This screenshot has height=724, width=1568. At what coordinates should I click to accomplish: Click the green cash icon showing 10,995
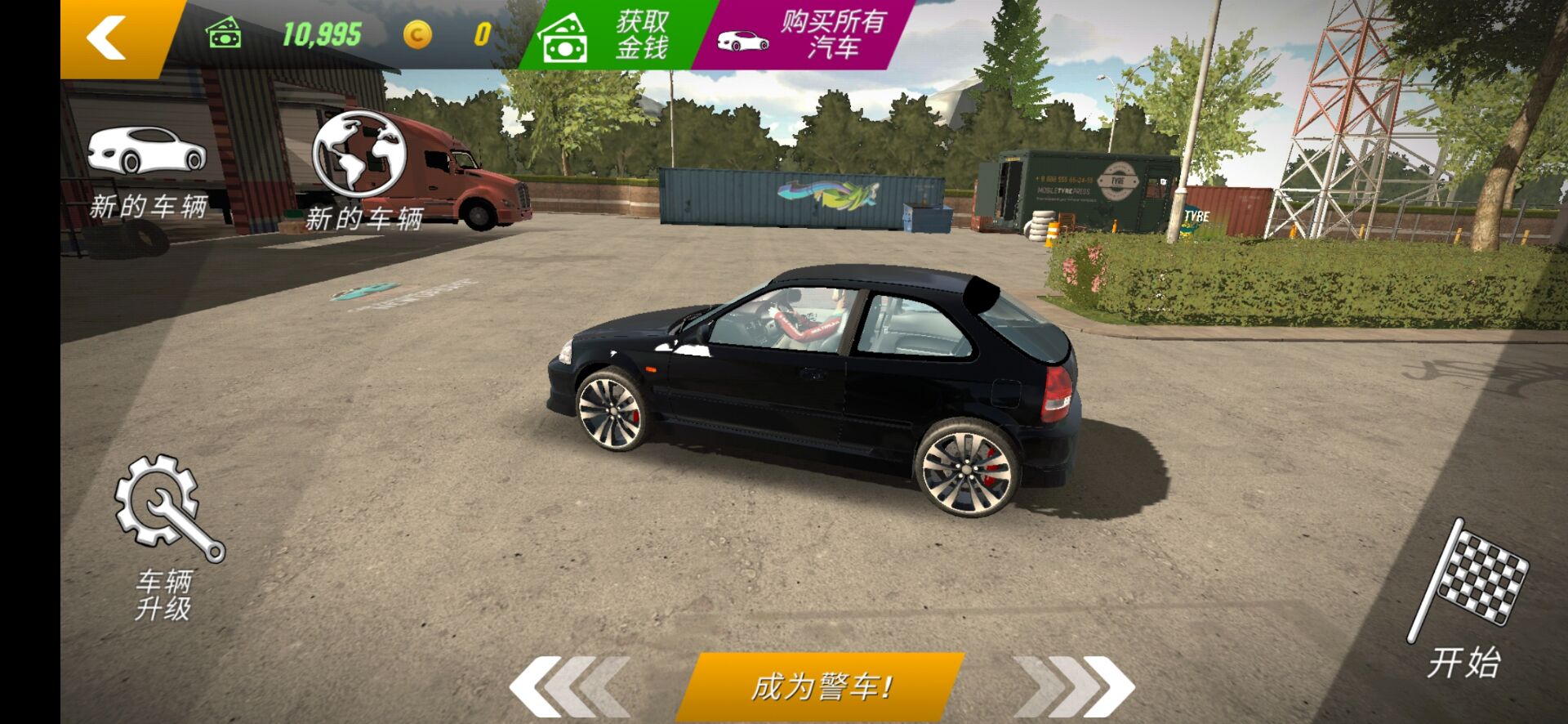[225, 33]
